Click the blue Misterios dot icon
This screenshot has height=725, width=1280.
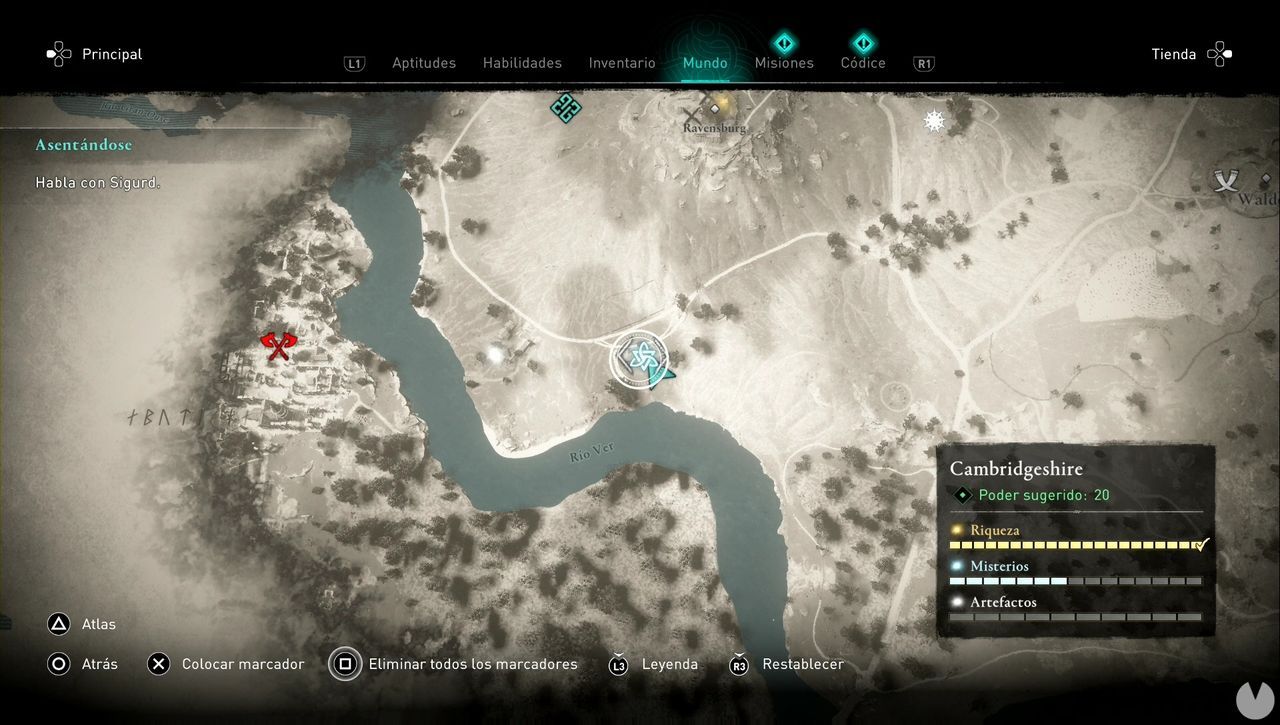(x=957, y=565)
